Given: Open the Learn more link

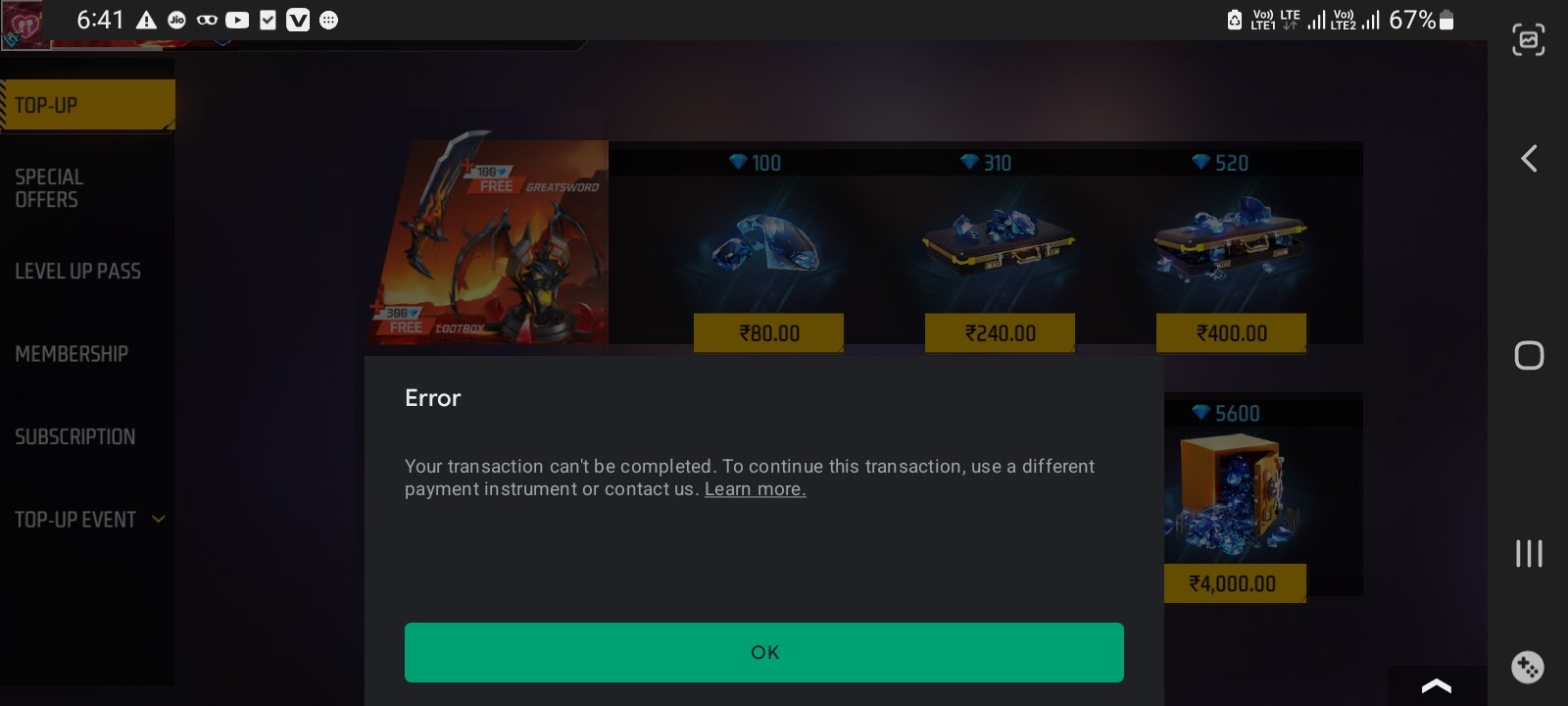Looking at the screenshot, I should [x=755, y=488].
